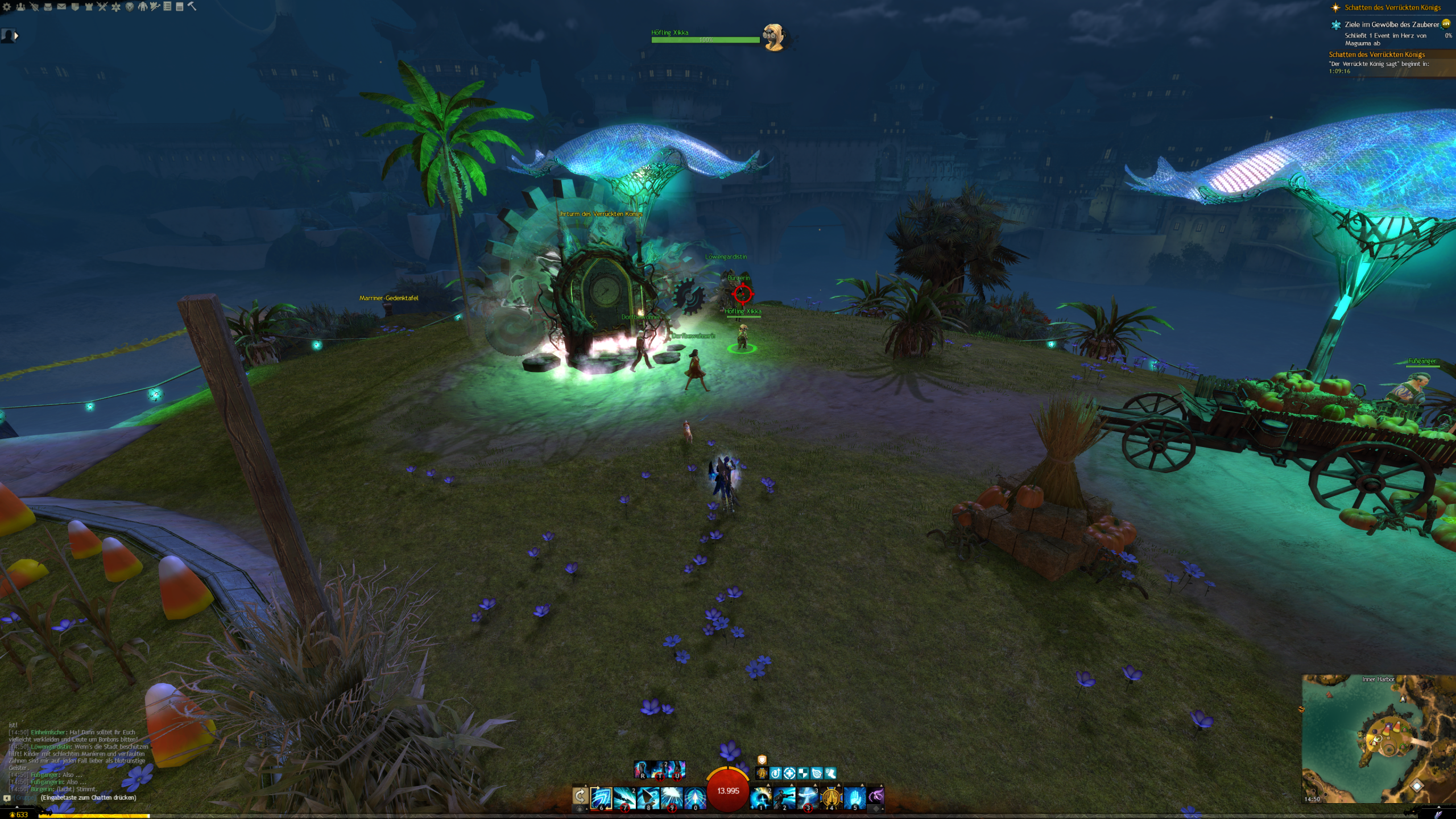
Task: Open the gear-shaped game options menu
Action: coord(7,7)
